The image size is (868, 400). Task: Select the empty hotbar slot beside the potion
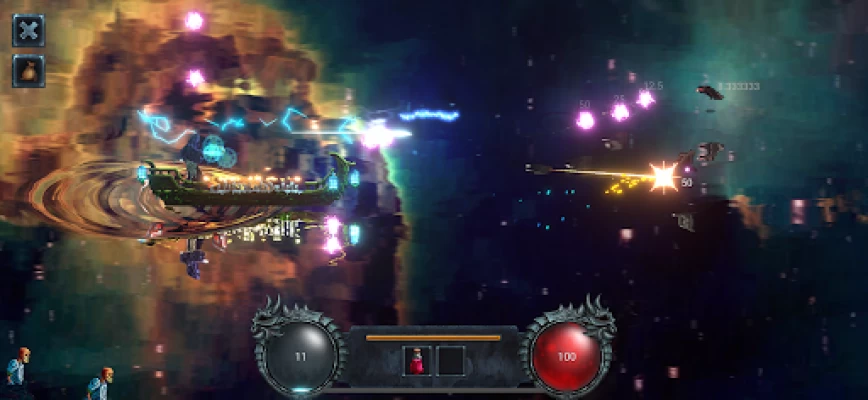coord(451,361)
